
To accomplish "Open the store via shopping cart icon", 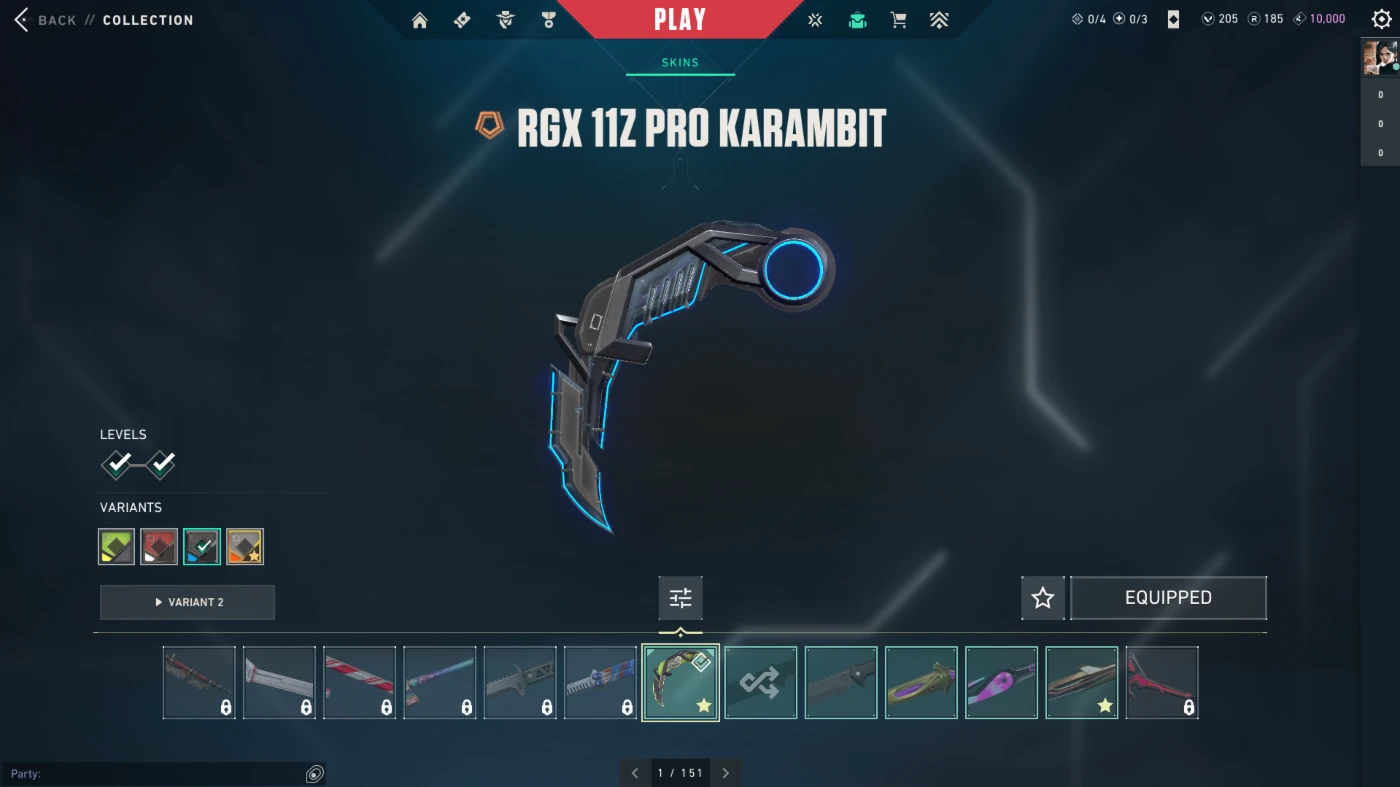I will click(x=898, y=20).
